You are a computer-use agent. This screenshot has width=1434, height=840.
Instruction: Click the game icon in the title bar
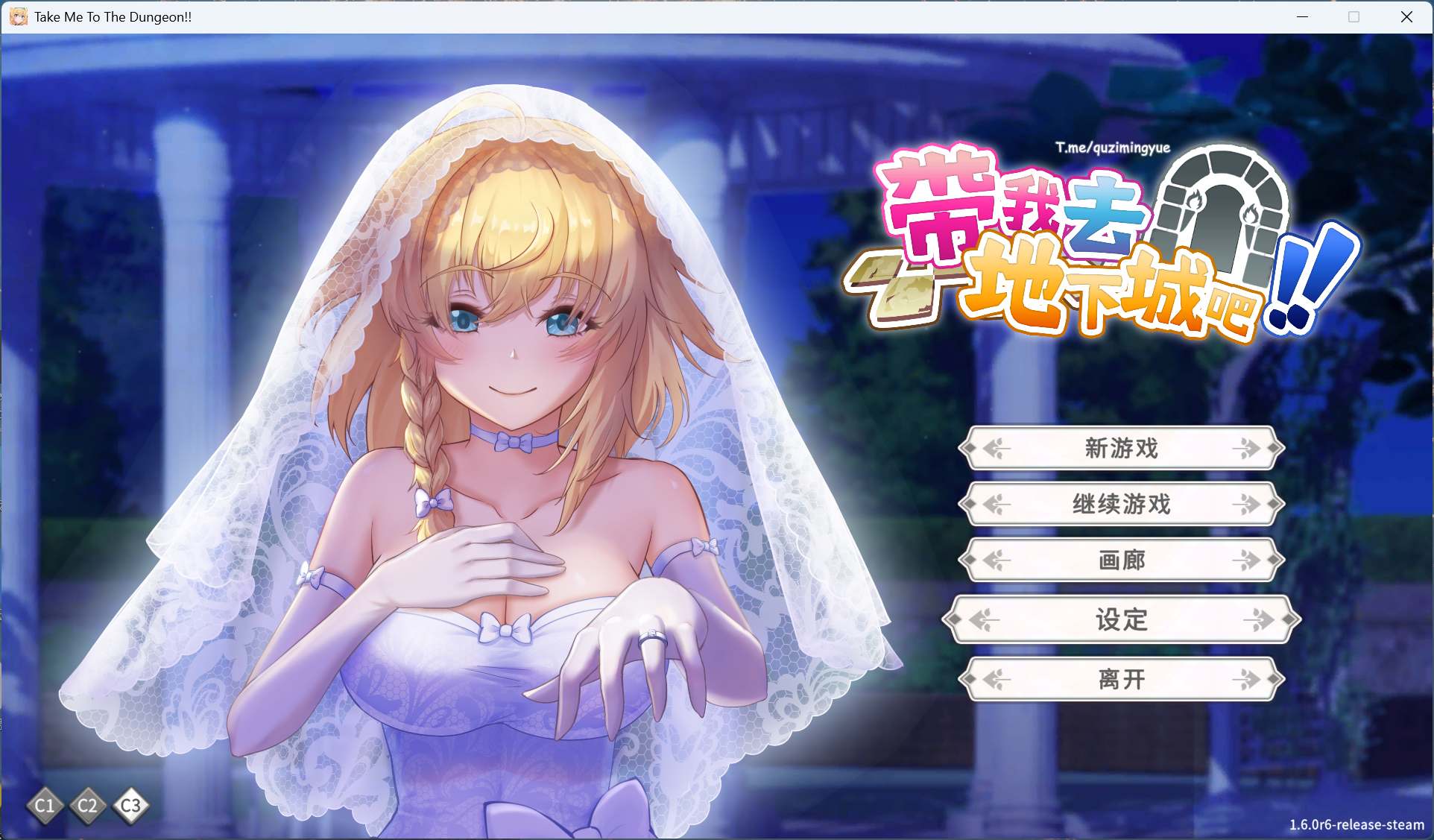pos(18,17)
